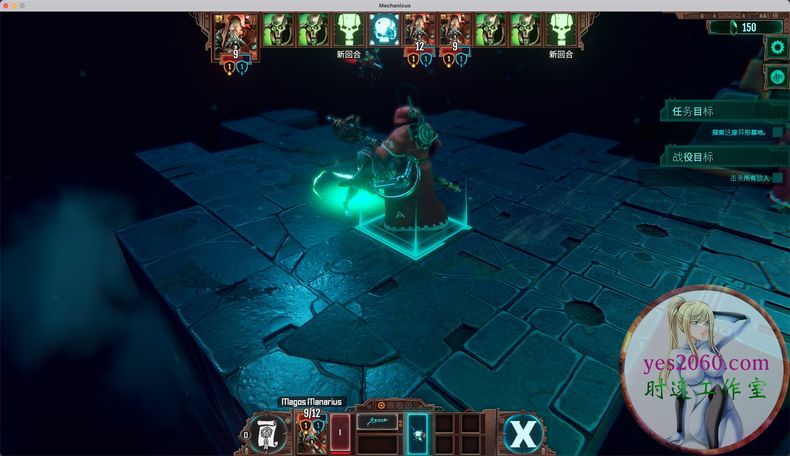Select the tech-priest portrait with 12 health
The width and height of the screenshot is (790, 456).
[x=419, y=30]
